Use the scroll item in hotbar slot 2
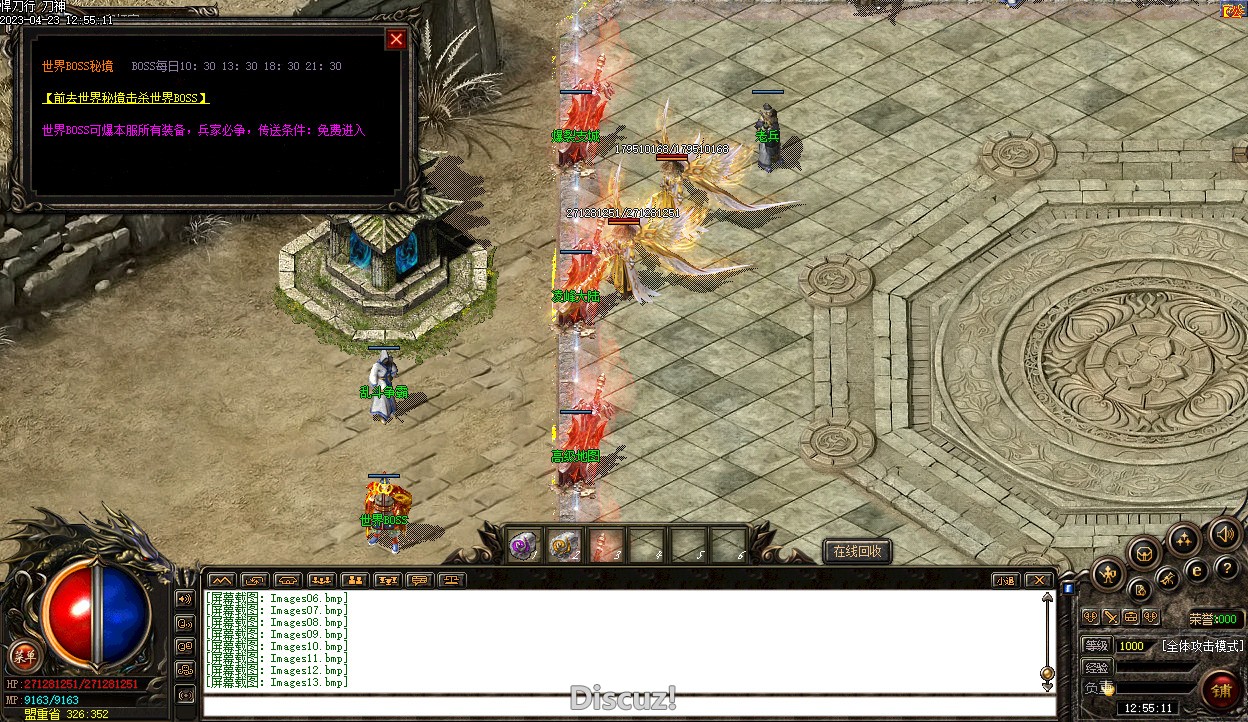The width and height of the screenshot is (1248, 722). 565,546
